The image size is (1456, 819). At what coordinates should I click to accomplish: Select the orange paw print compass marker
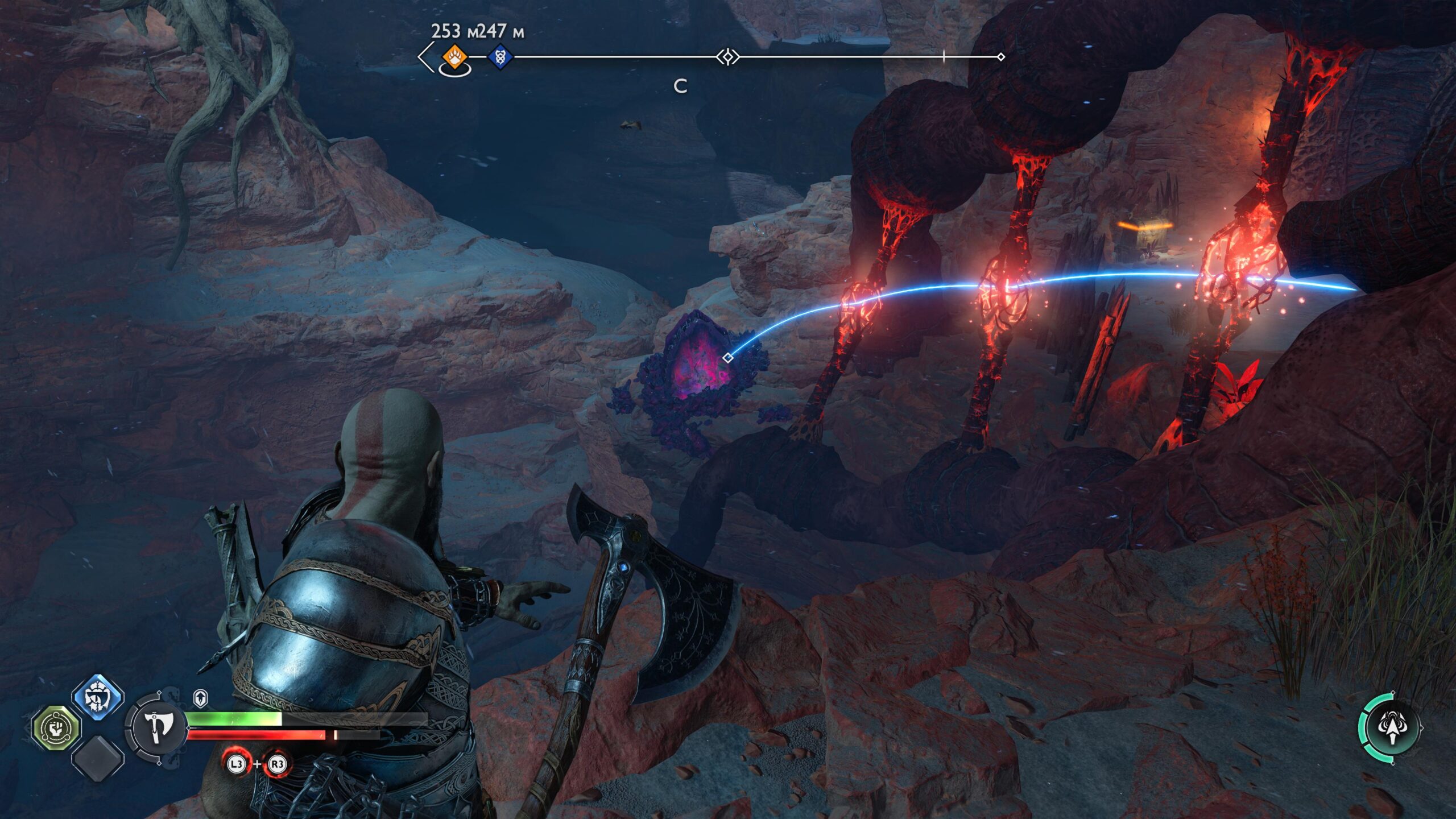(x=454, y=57)
